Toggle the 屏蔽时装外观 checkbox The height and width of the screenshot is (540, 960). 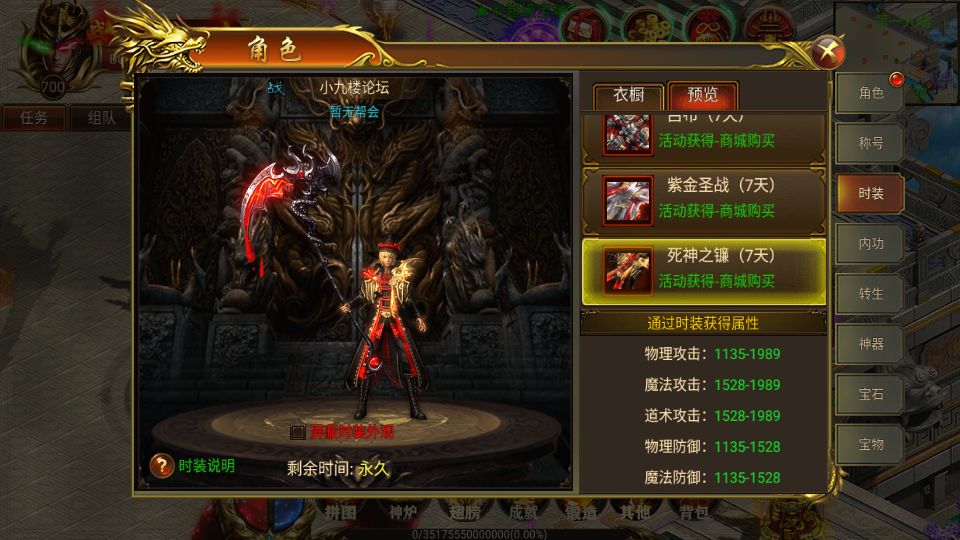tap(297, 432)
